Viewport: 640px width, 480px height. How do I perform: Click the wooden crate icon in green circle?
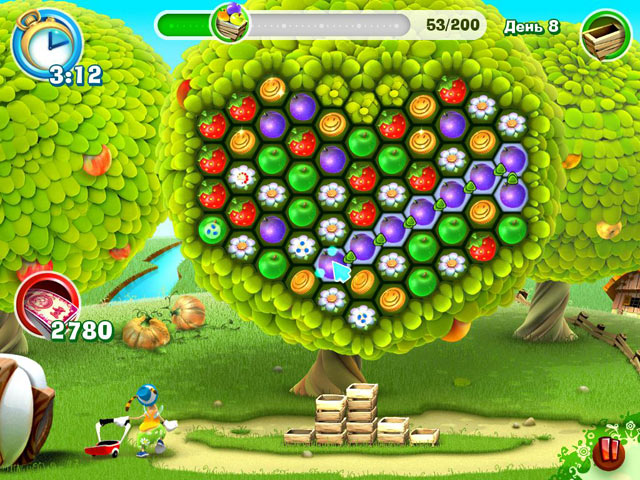pos(604,35)
